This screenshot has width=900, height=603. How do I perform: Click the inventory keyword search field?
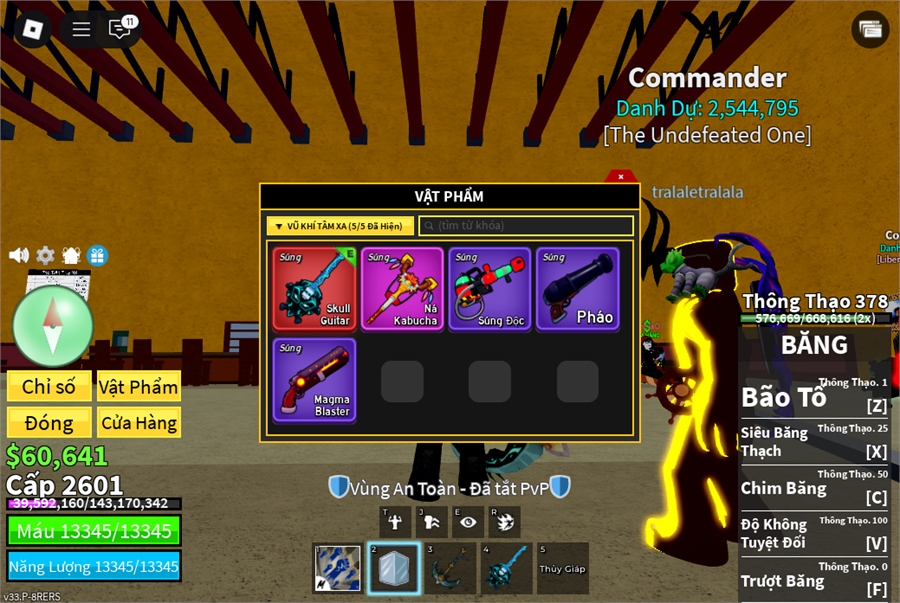tap(526, 226)
